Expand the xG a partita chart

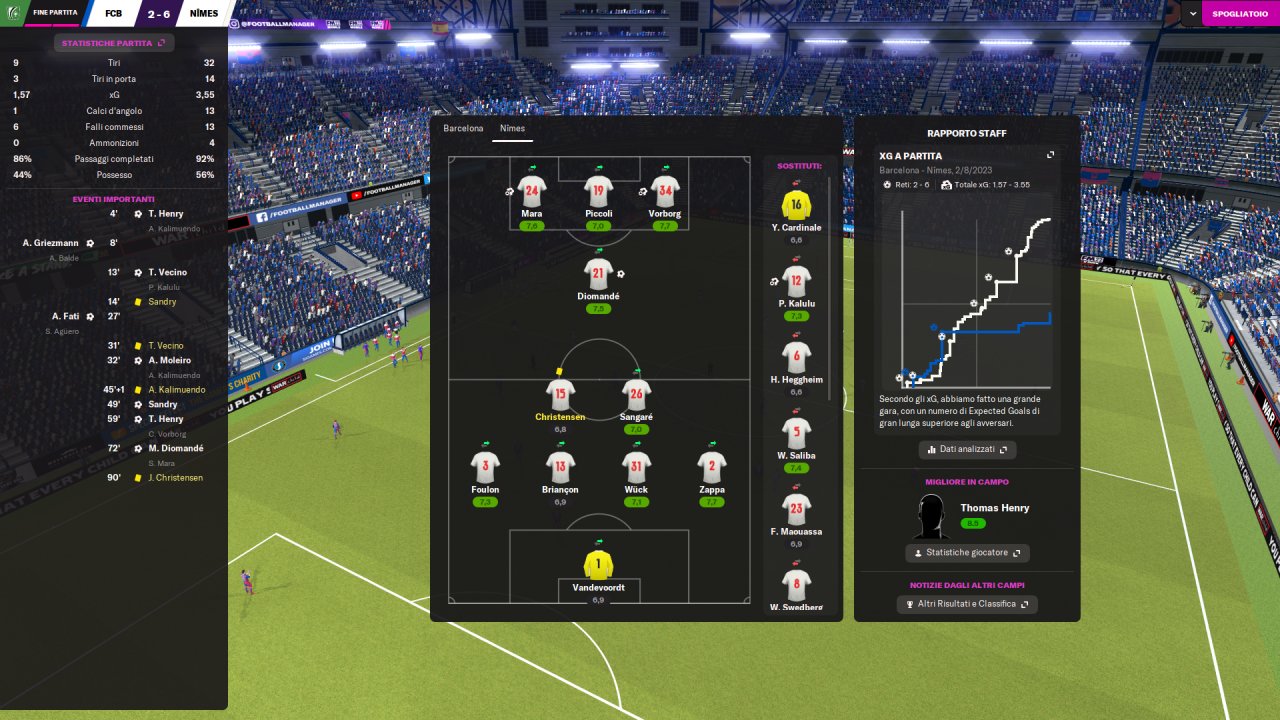pos(1051,156)
